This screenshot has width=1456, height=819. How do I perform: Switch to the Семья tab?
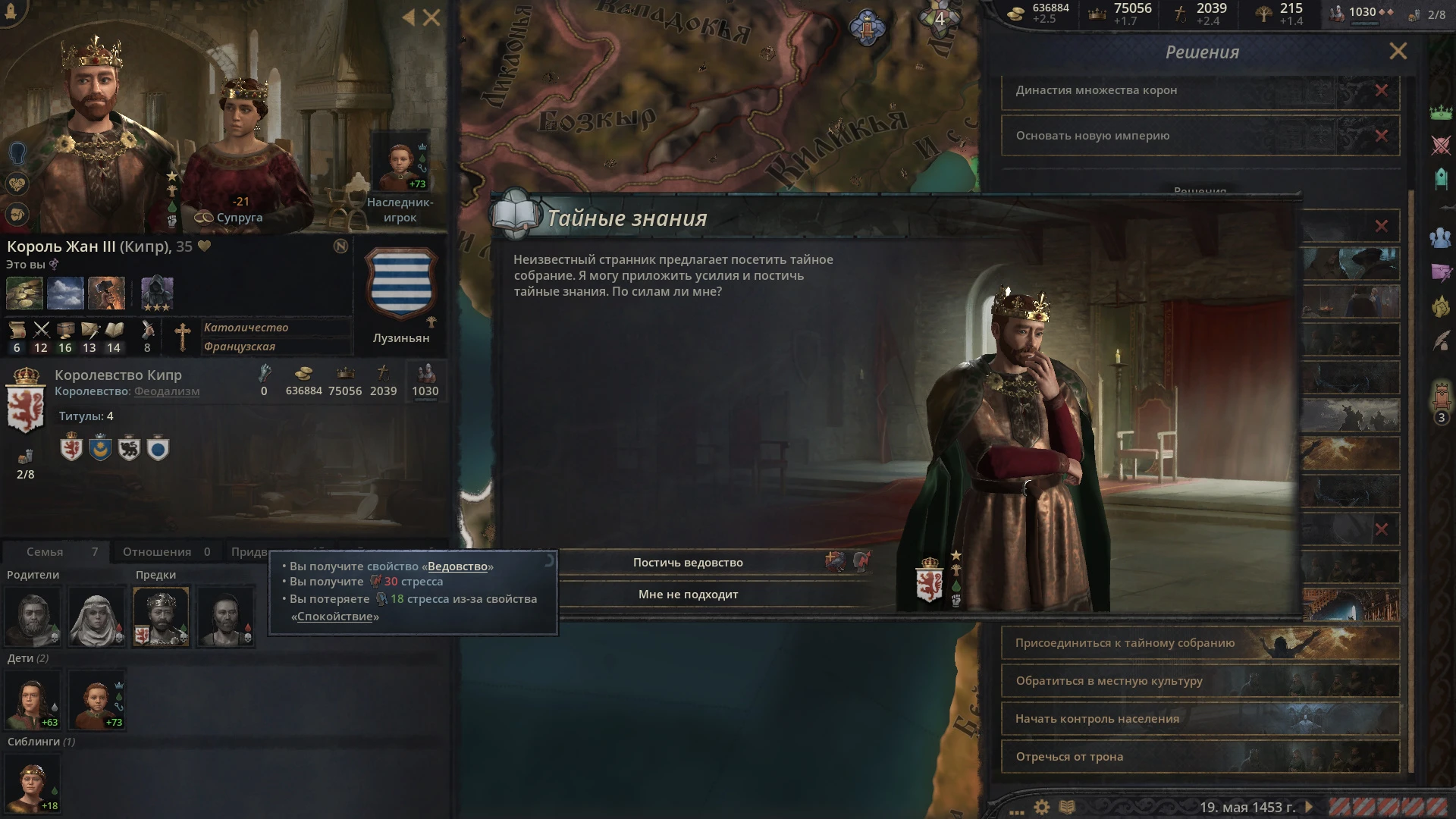[47, 551]
